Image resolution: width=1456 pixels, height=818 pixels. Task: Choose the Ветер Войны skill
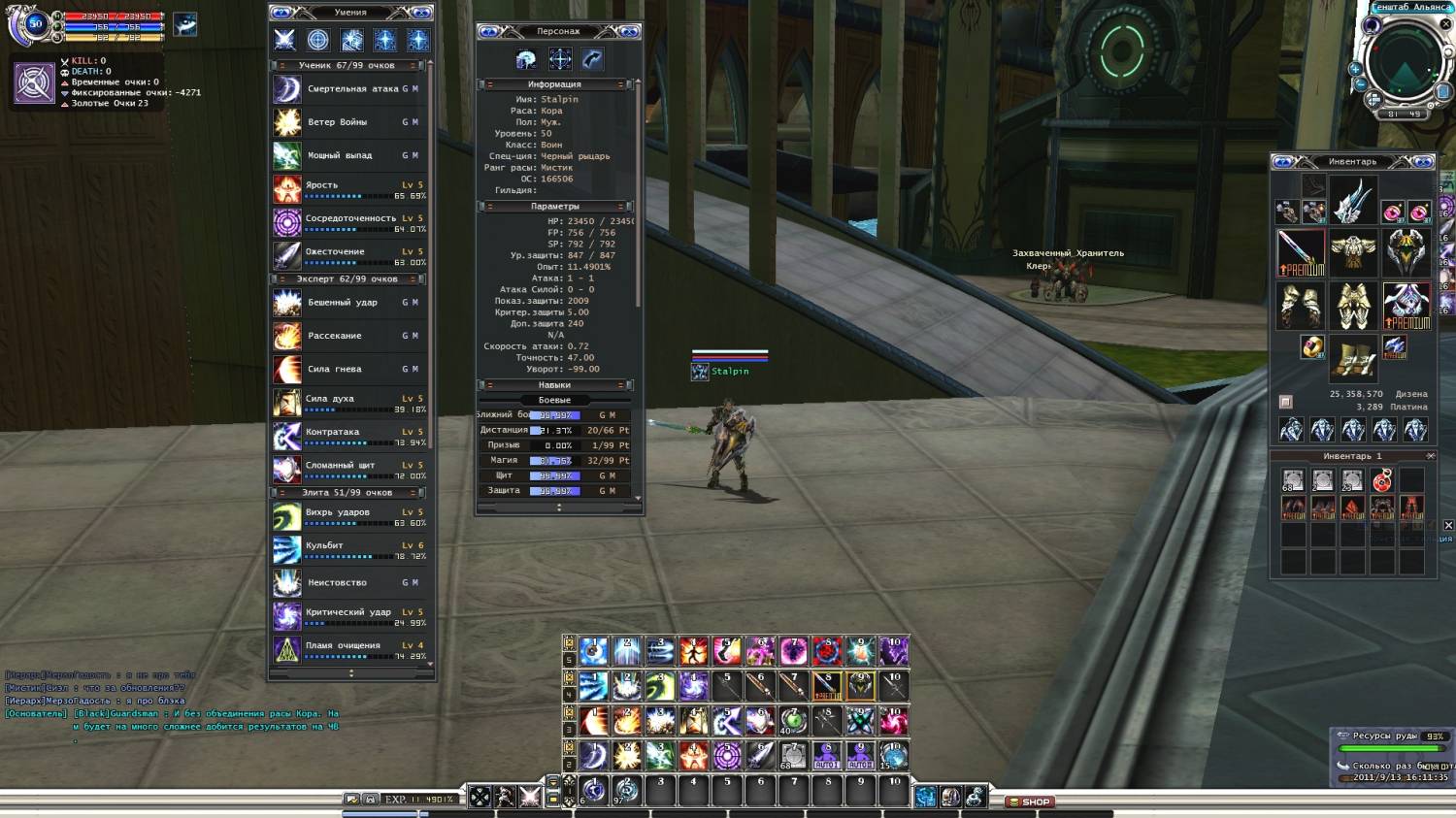pyautogui.click(x=349, y=122)
